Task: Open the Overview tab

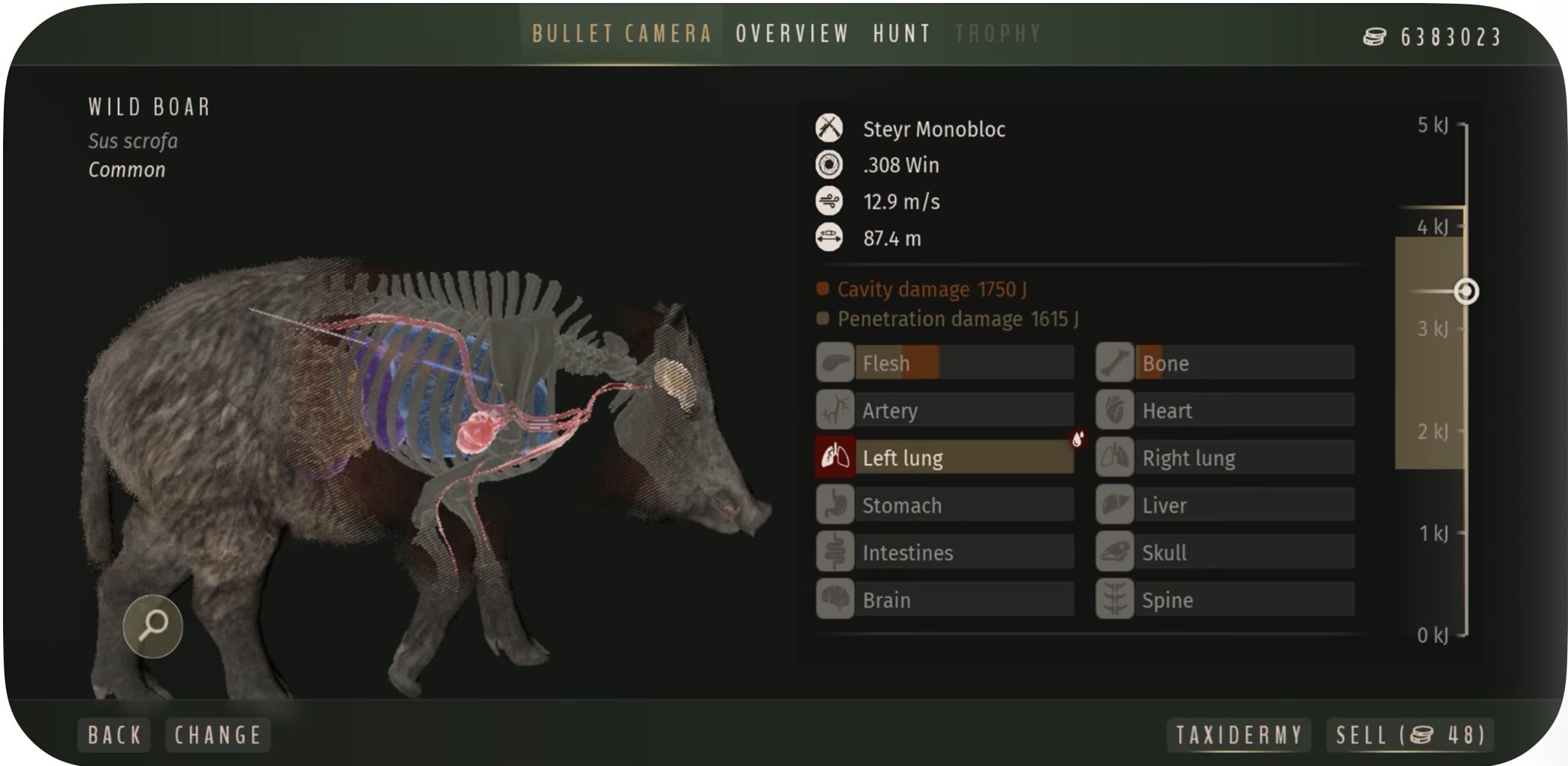Action: click(x=792, y=34)
